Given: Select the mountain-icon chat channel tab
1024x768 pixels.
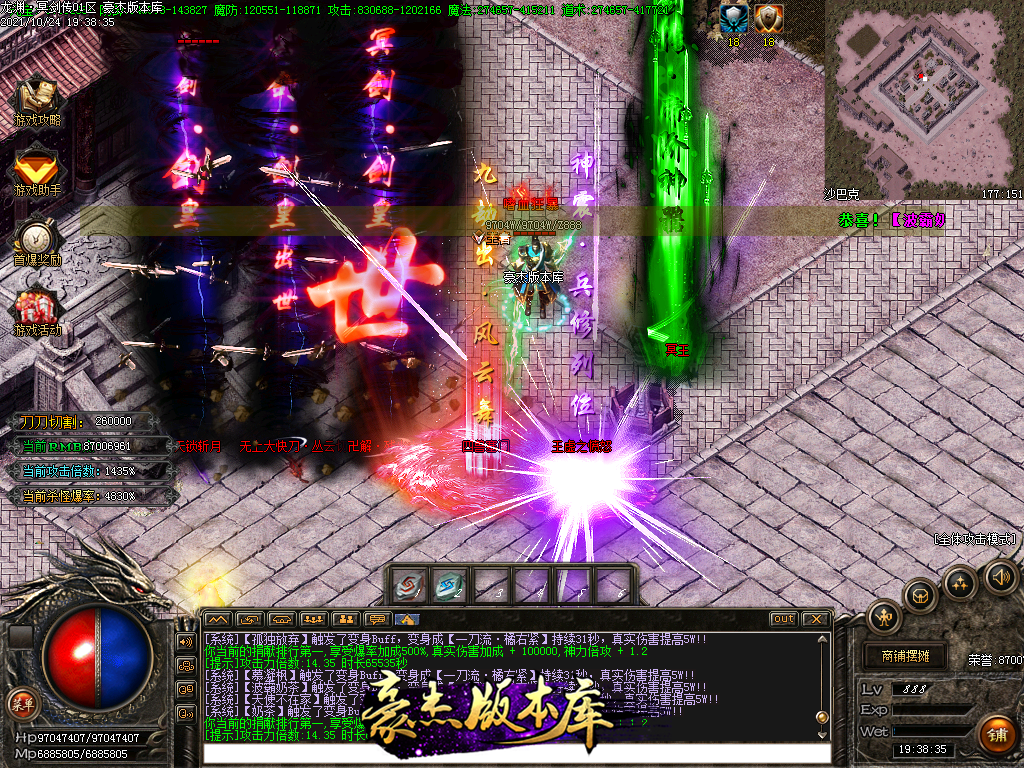Looking at the screenshot, I should click(218, 619).
